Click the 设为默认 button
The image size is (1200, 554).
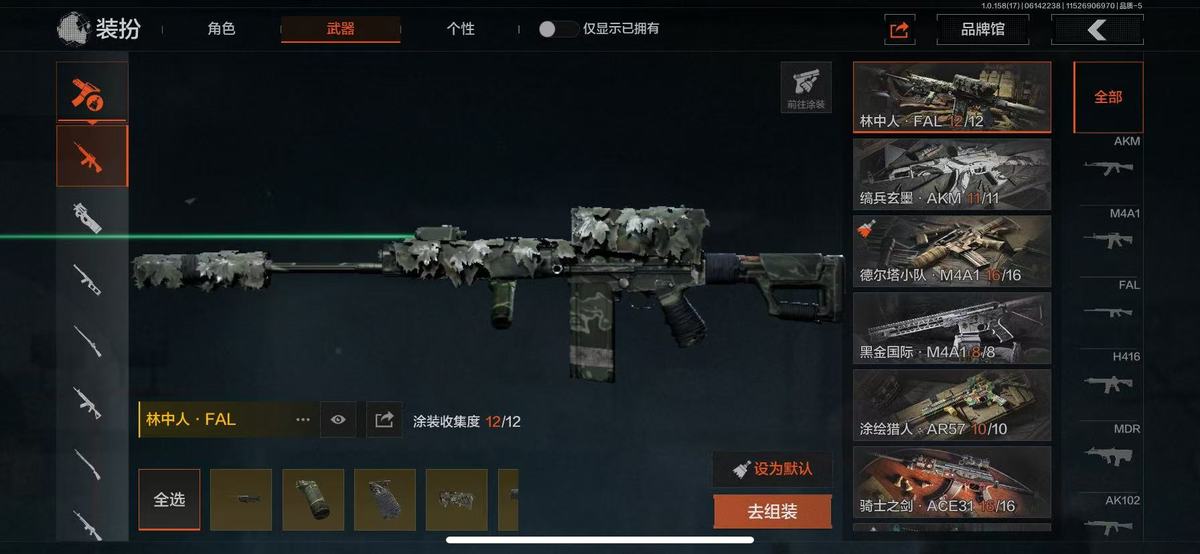[772, 469]
